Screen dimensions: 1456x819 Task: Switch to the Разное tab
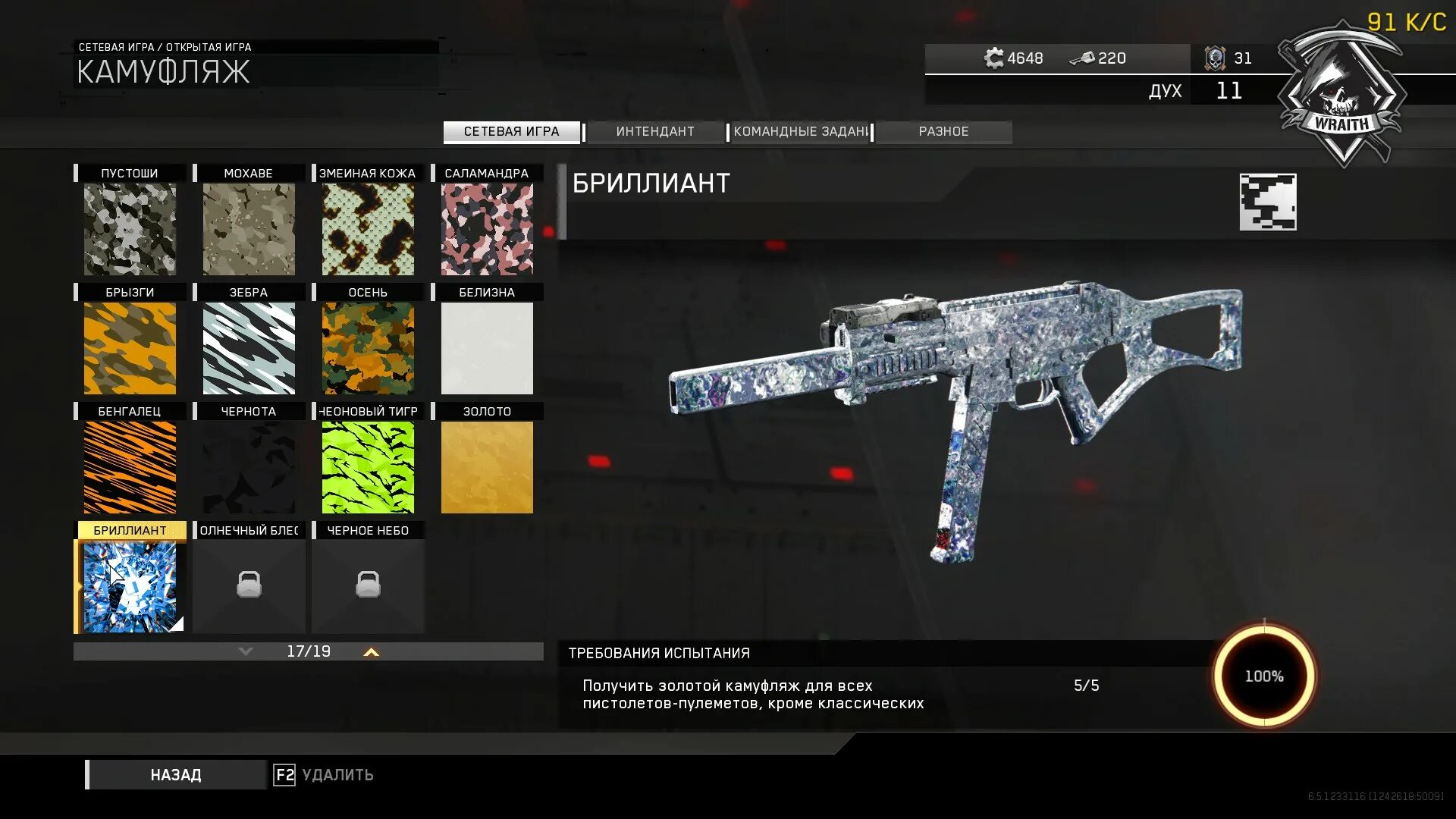pyautogui.click(x=943, y=132)
